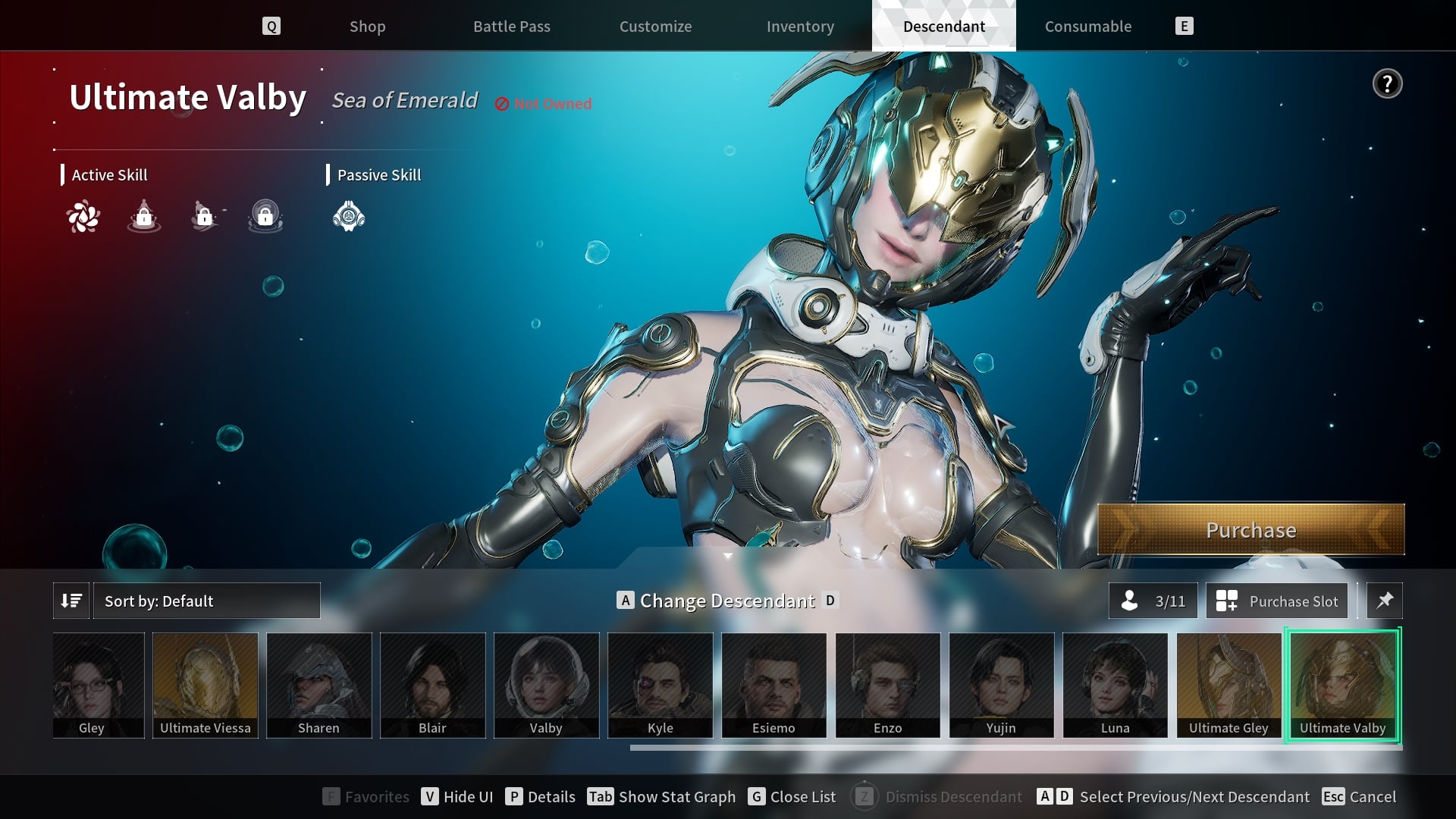Choose Ultimate Viessa from the list
Viewport: 1456px width, 819px height.
(x=205, y=685)
